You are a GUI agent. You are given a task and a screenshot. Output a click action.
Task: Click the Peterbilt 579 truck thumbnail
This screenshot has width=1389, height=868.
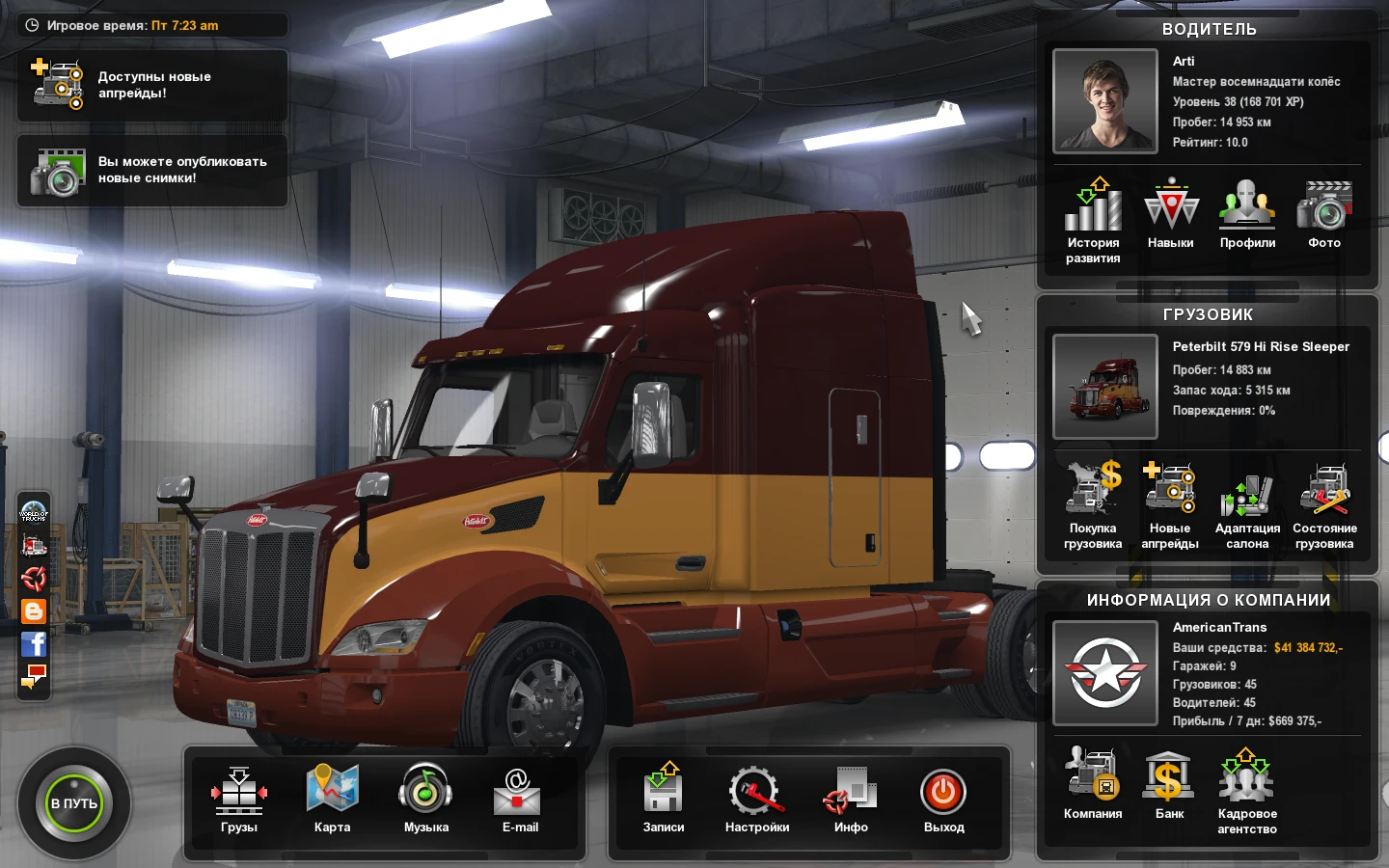(x=1104, y=386)
